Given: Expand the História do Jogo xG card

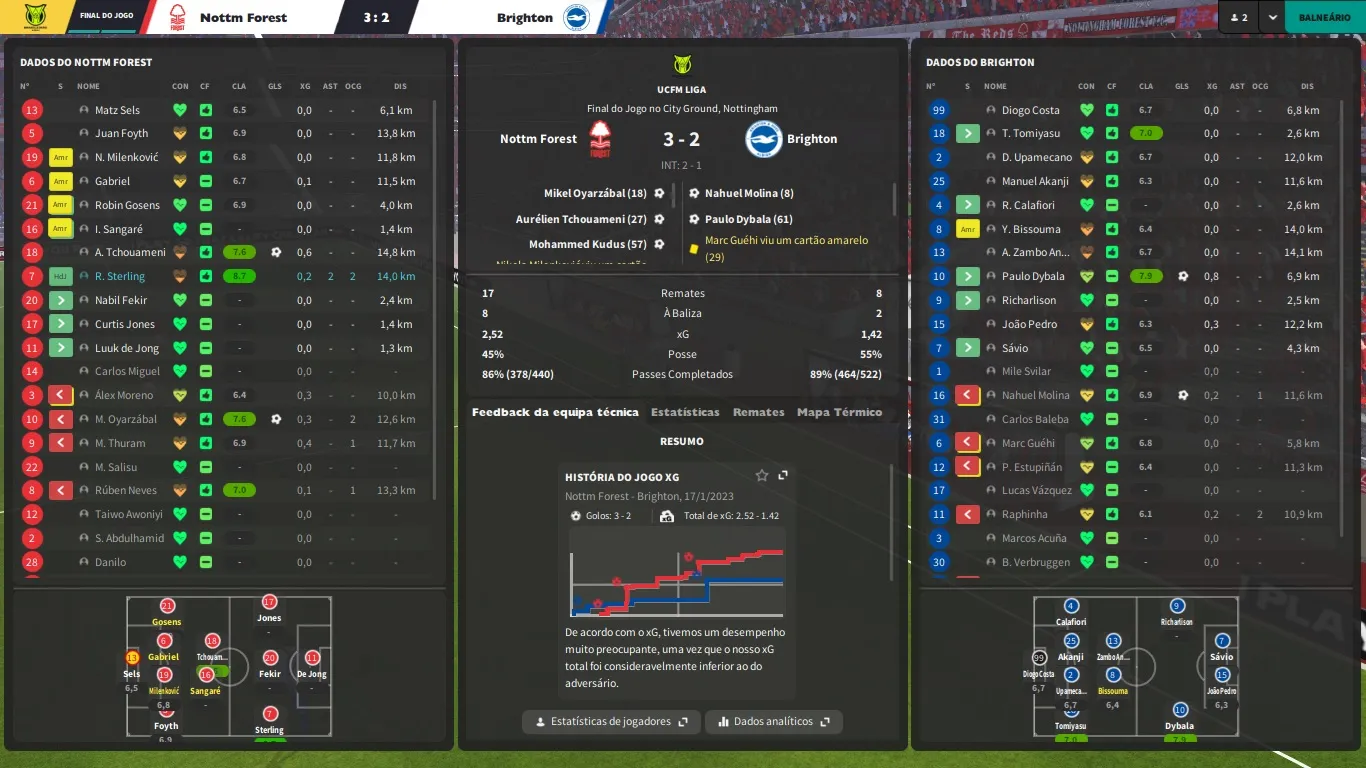Looking at the screenshot, I should coord(783,475).
